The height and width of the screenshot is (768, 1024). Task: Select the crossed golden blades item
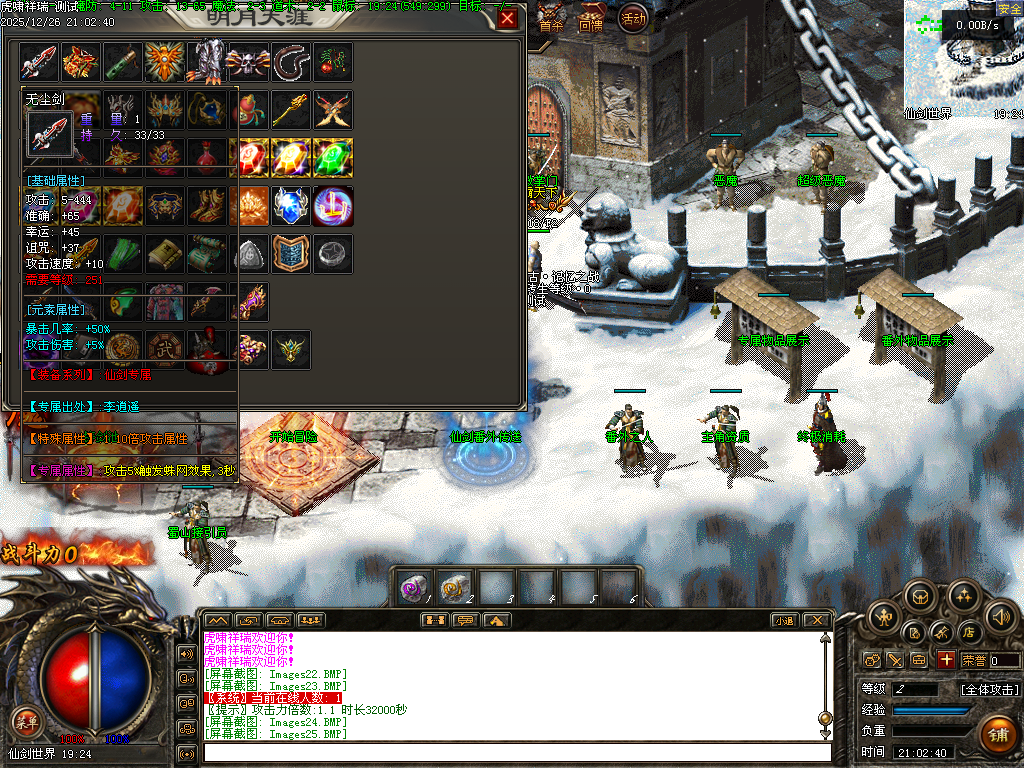pos(333,110)
